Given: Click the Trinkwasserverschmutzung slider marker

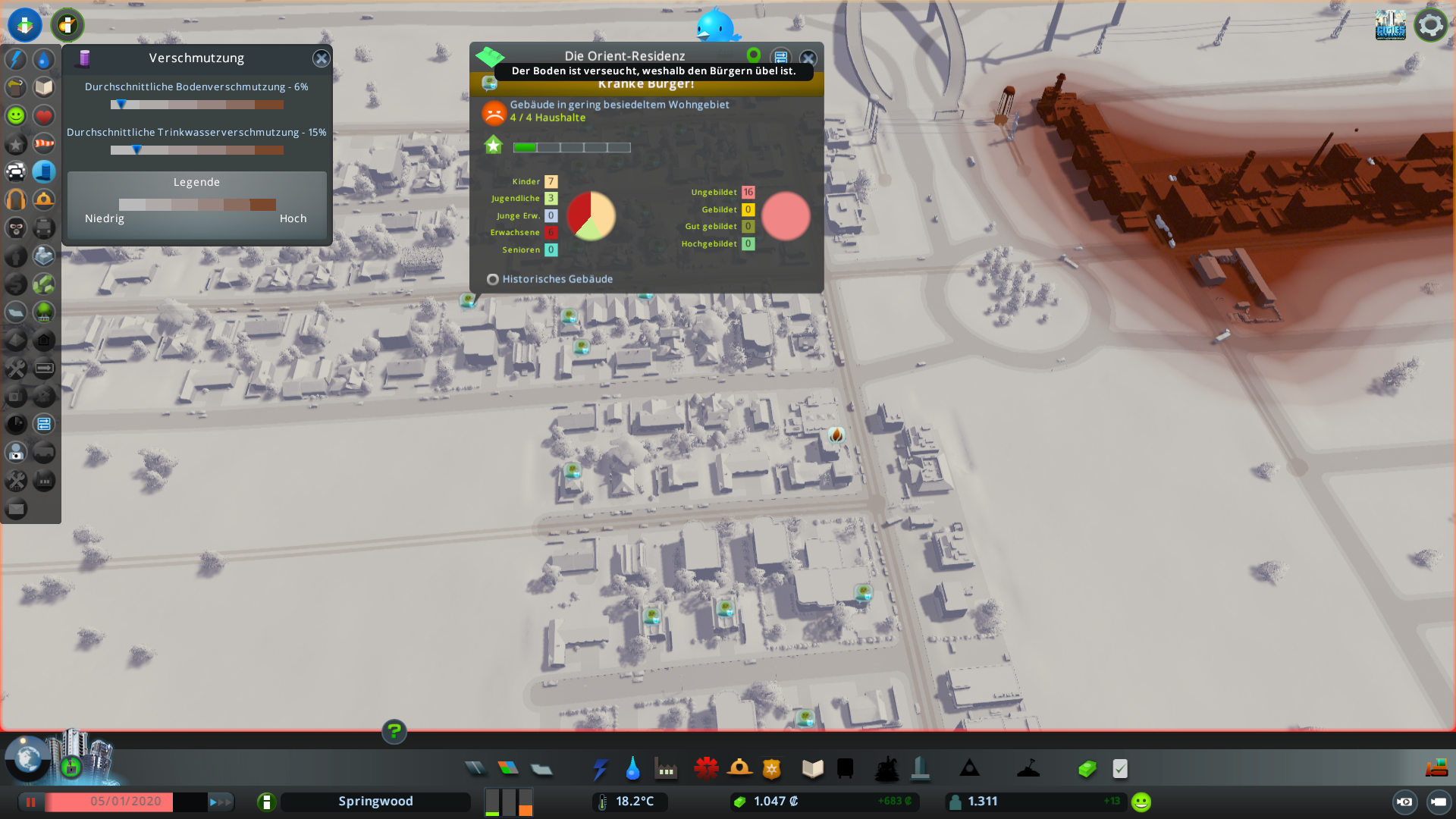Looking at the screenshot, I should (x=136, y=149).
